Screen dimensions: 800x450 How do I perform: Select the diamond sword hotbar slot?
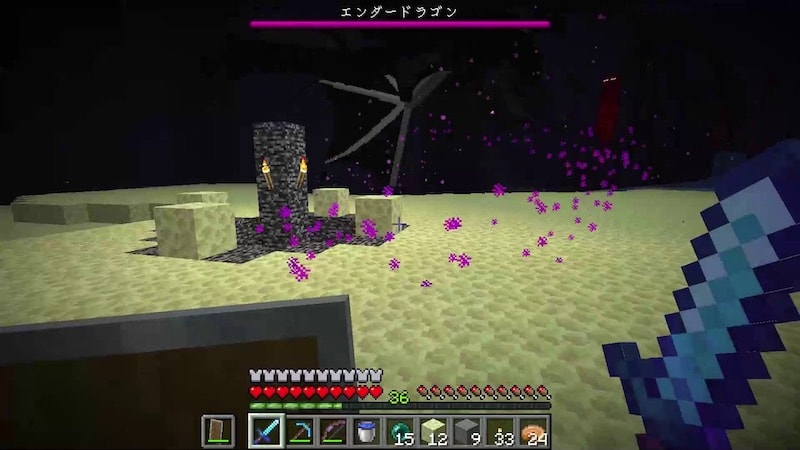coord(265,431)
